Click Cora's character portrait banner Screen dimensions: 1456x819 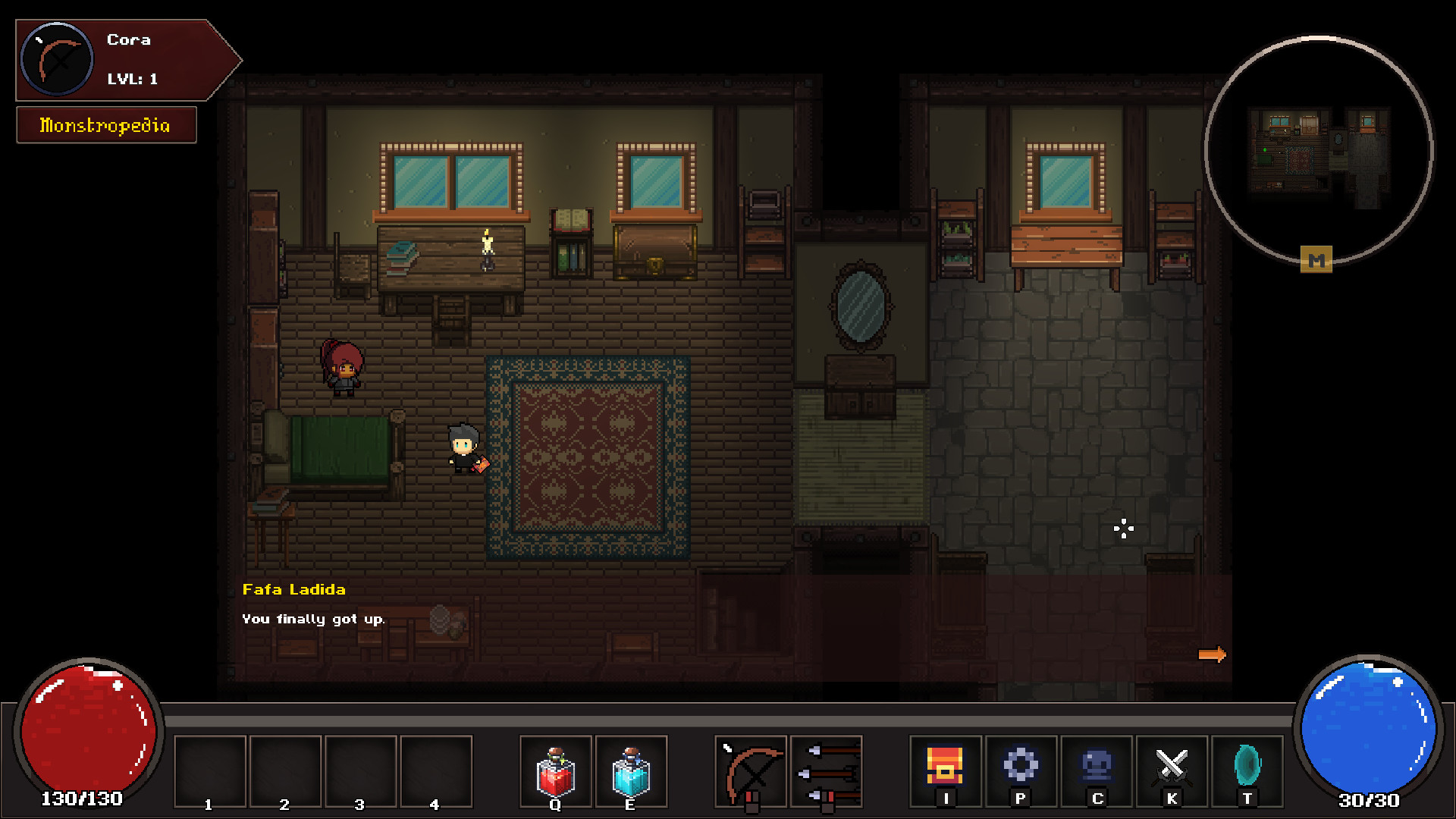pyautogui.click(x=114, y=59)
